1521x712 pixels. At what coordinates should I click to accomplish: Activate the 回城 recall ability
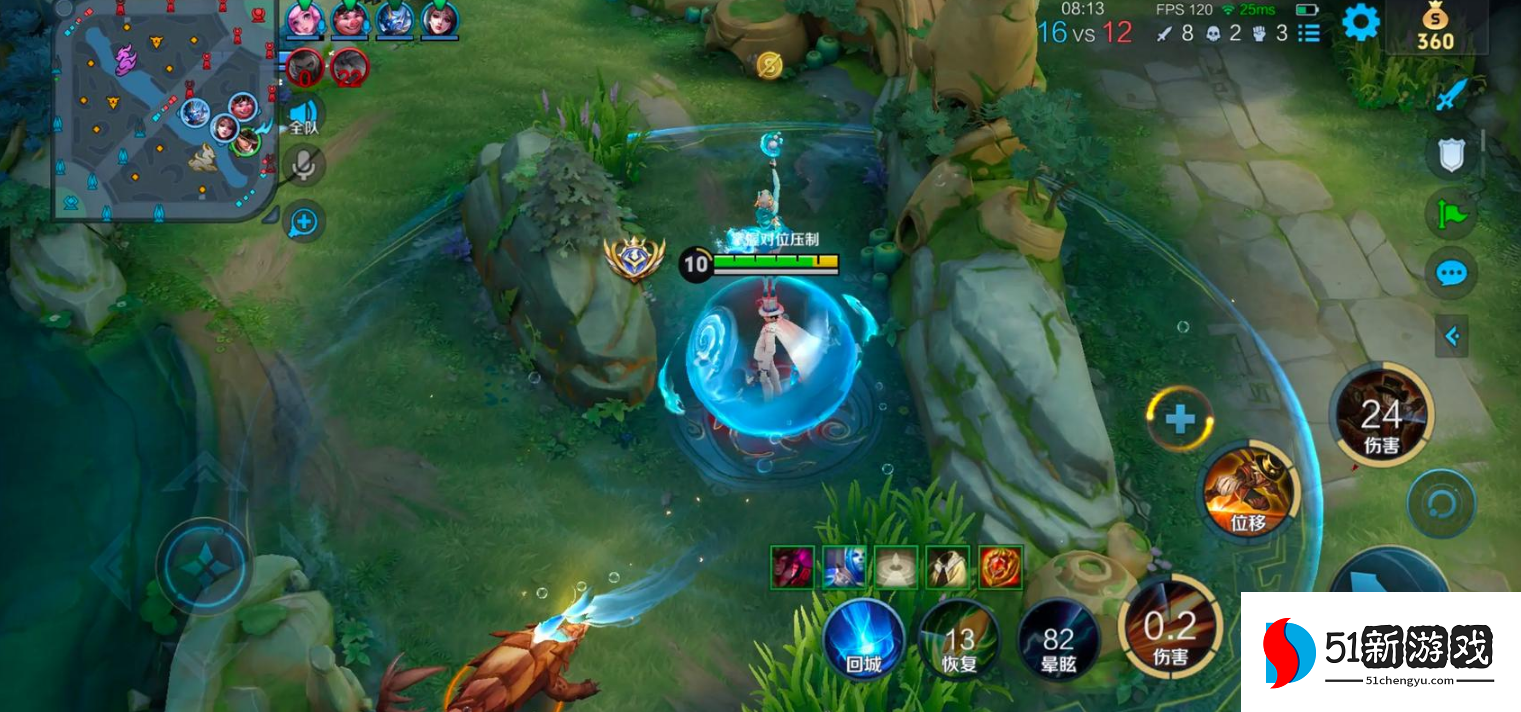(x=863, y=640)
